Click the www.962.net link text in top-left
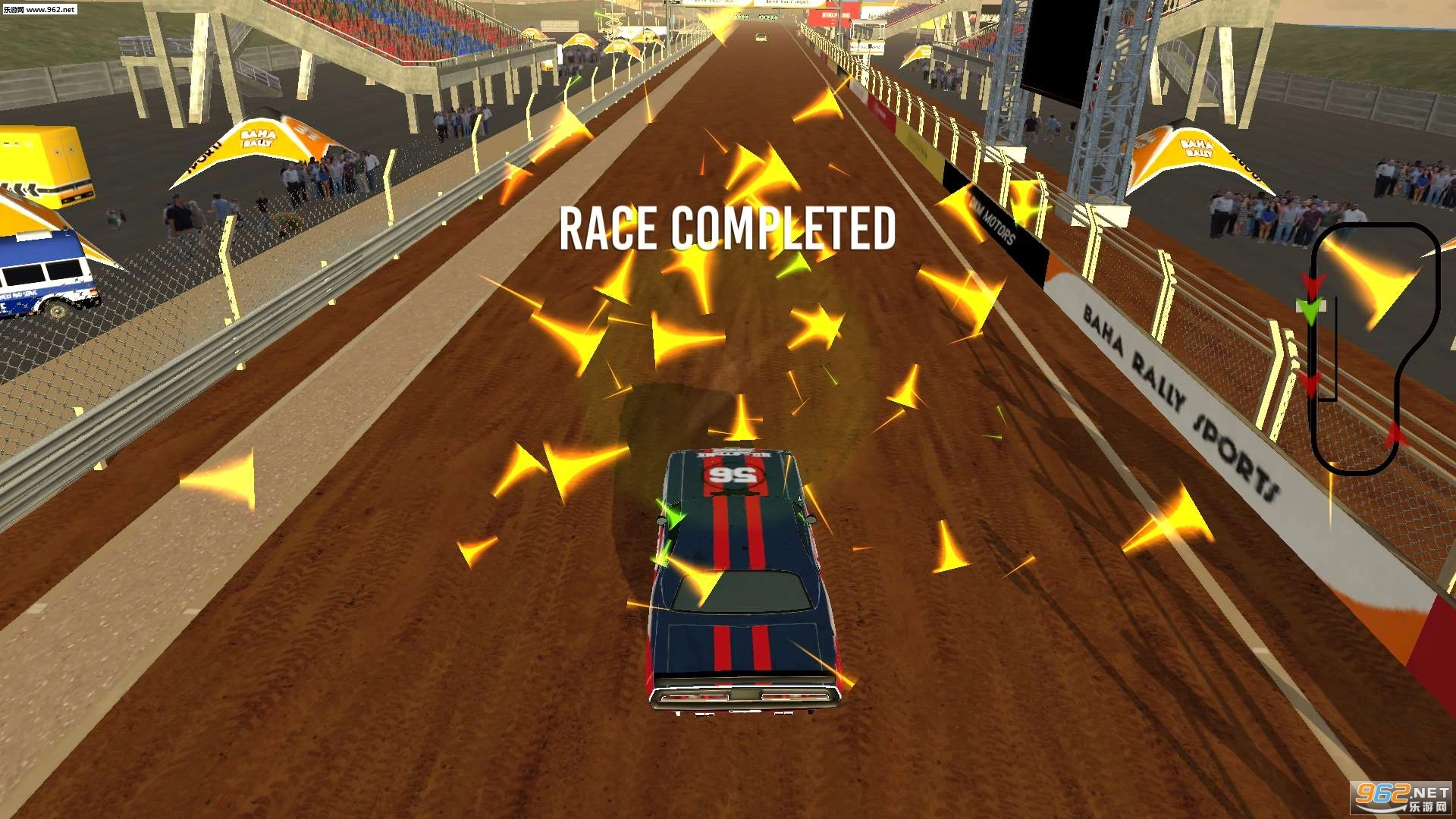Screen dimensions: 1456x819 48,11
